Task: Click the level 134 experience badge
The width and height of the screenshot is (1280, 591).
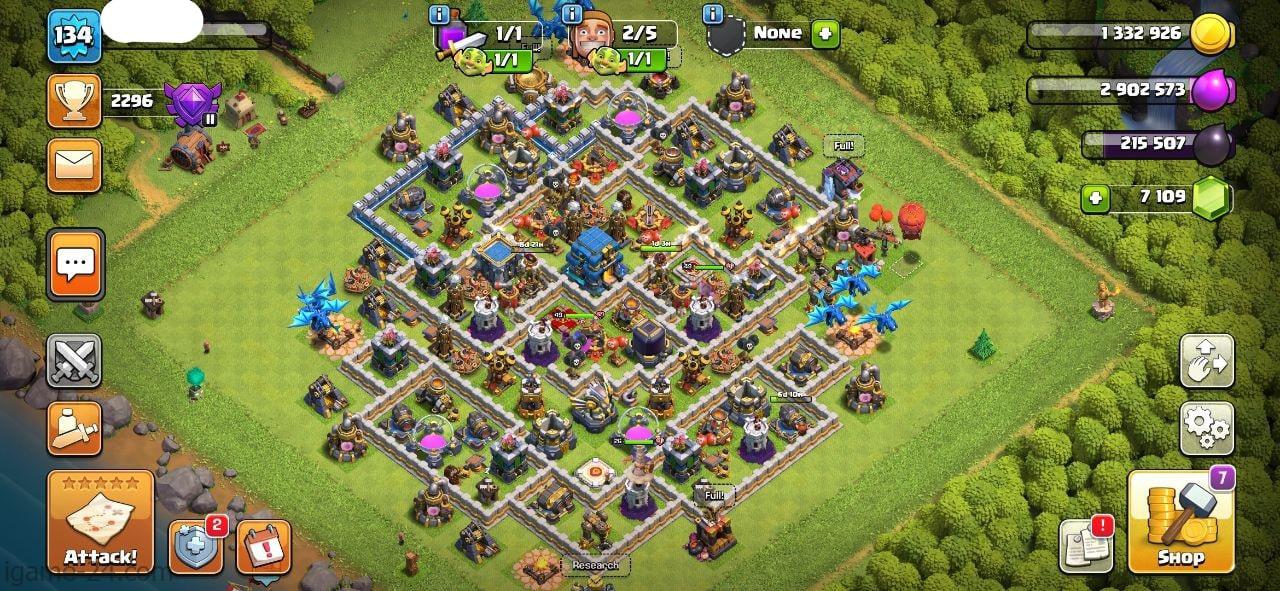Action: [74, 36]
